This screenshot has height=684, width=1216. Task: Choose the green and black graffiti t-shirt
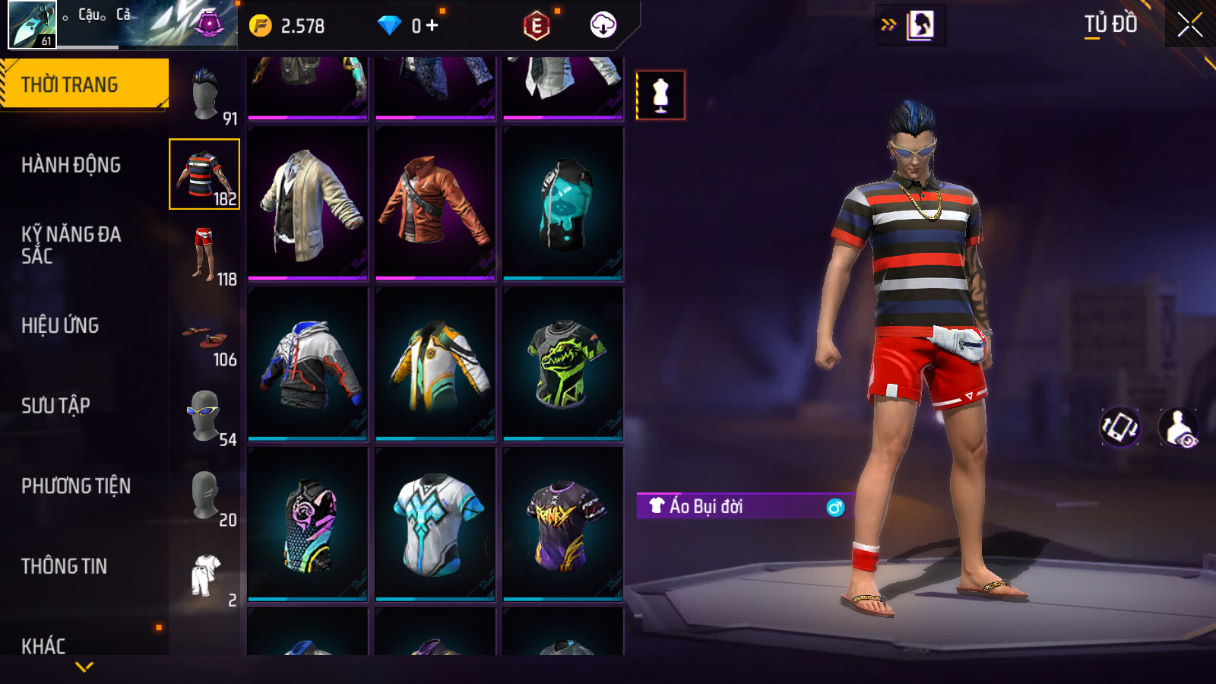(564, 363)
